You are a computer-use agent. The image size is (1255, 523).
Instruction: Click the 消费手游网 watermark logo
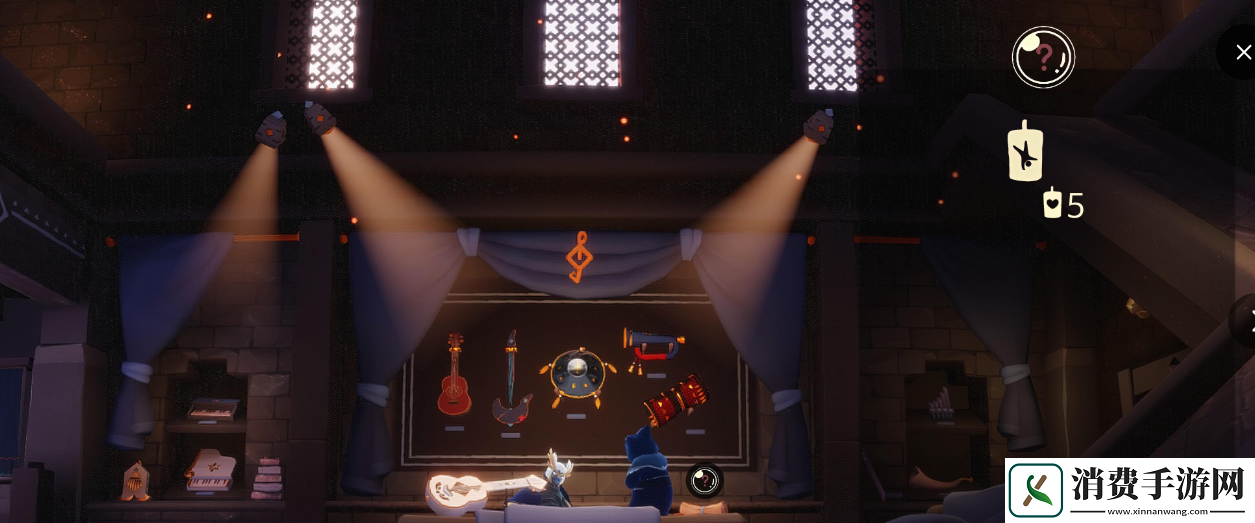[x=1129, y=489]
